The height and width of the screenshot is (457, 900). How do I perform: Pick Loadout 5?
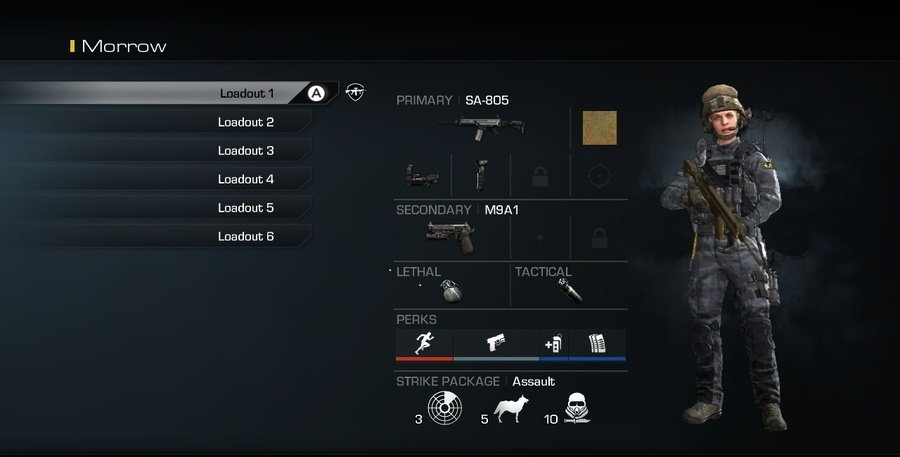point(246,208)
